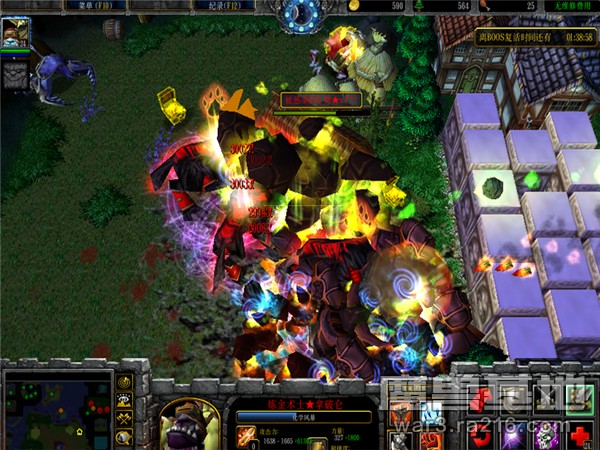Open the red cross hero skills button

click(x=579, y=435)
